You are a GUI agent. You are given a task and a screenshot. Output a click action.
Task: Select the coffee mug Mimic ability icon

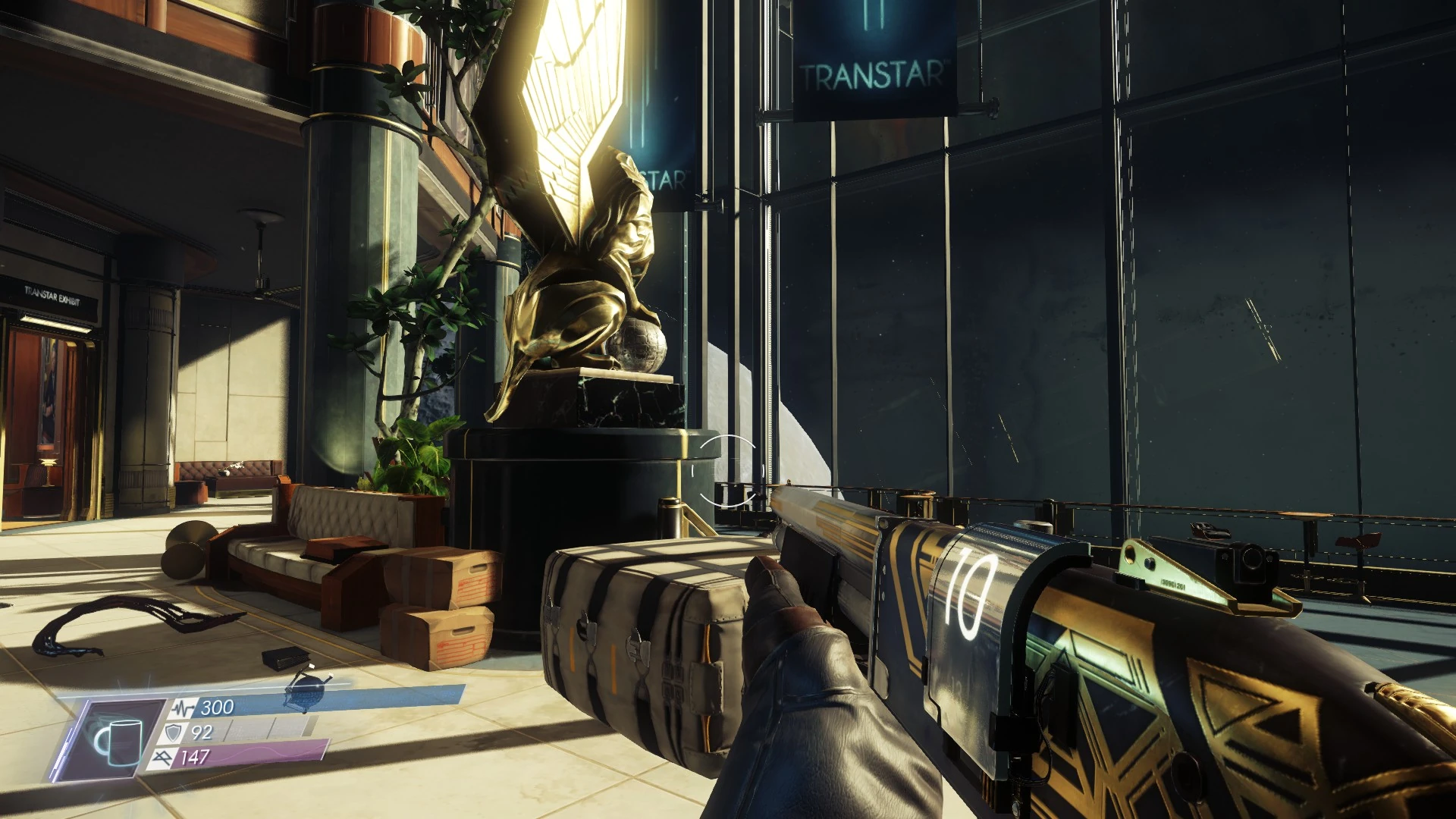pyautogui.click(x=116, y=739)
